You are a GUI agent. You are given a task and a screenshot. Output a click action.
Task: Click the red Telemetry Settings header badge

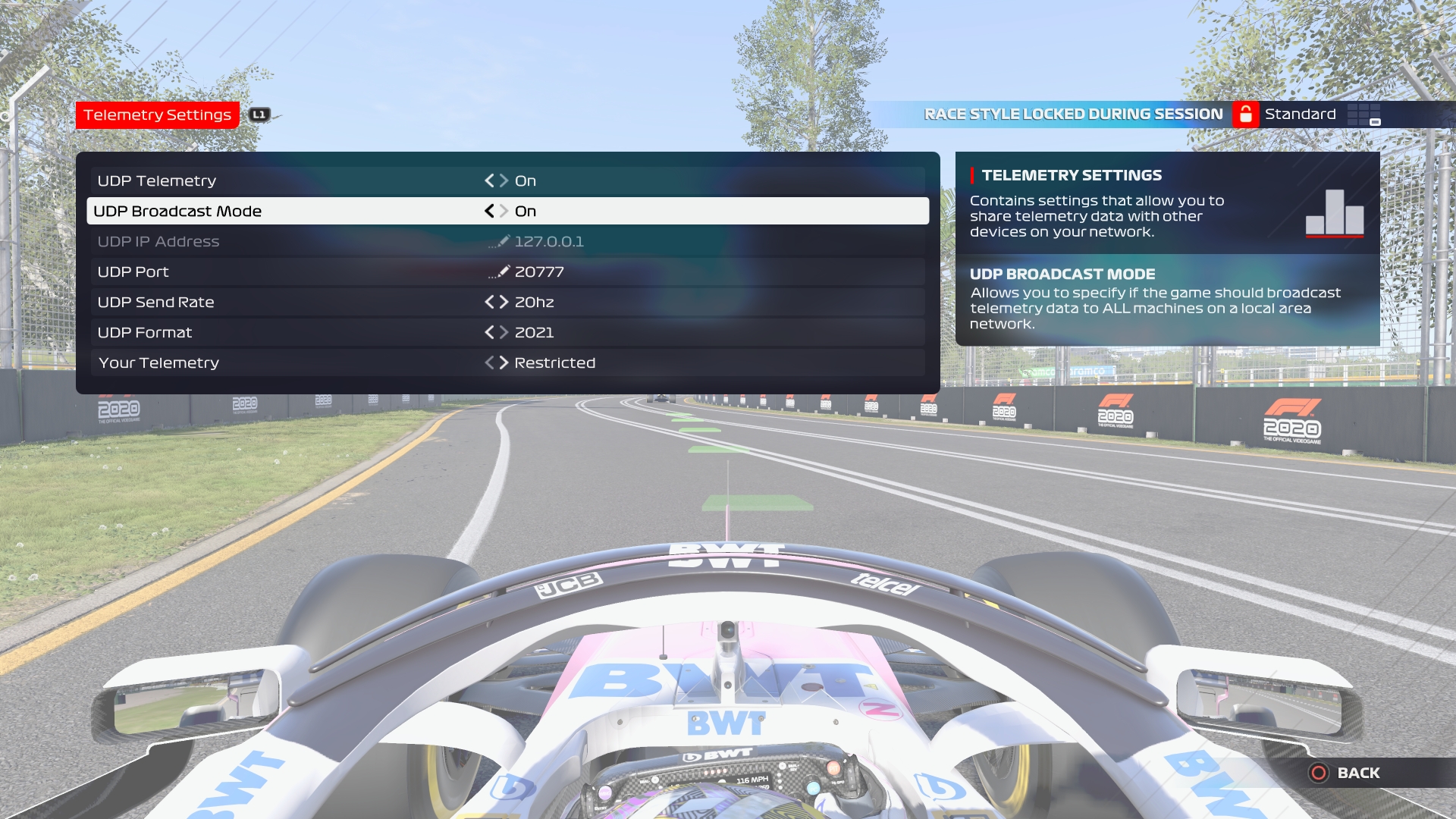tap(158, 115)
